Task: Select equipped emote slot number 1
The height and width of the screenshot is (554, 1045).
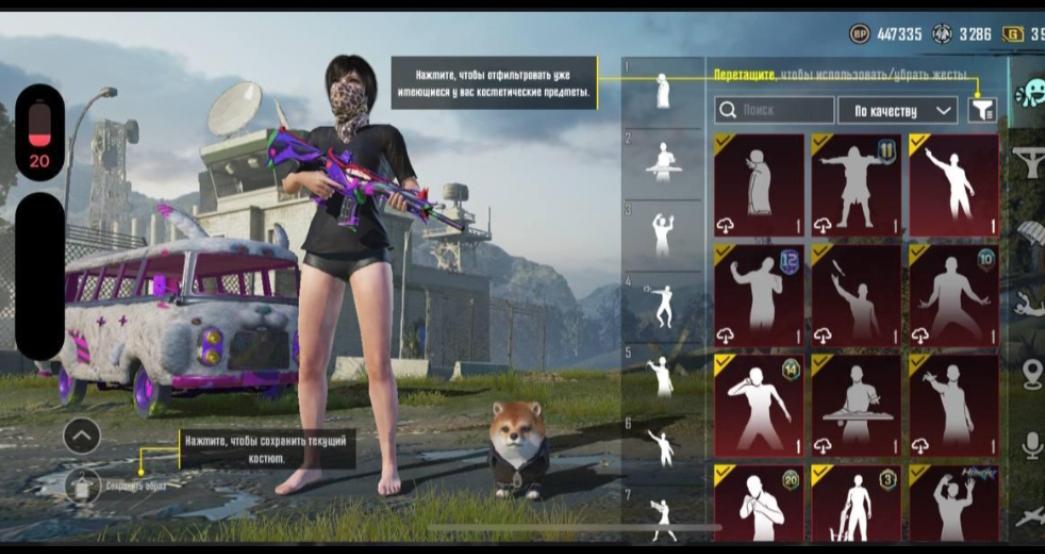Action: coord(662,92)
